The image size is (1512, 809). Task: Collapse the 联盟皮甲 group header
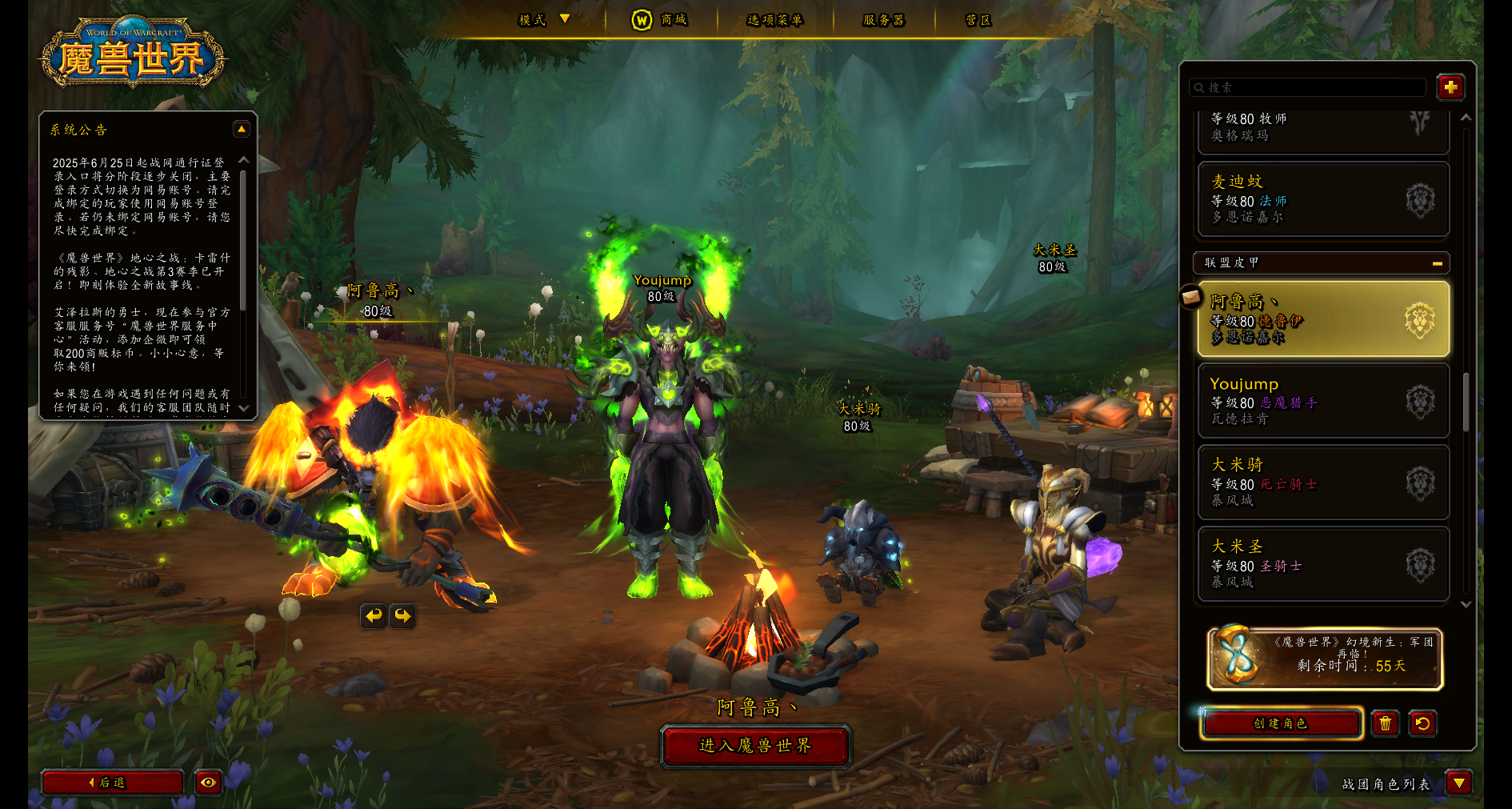click(1437, 263)
